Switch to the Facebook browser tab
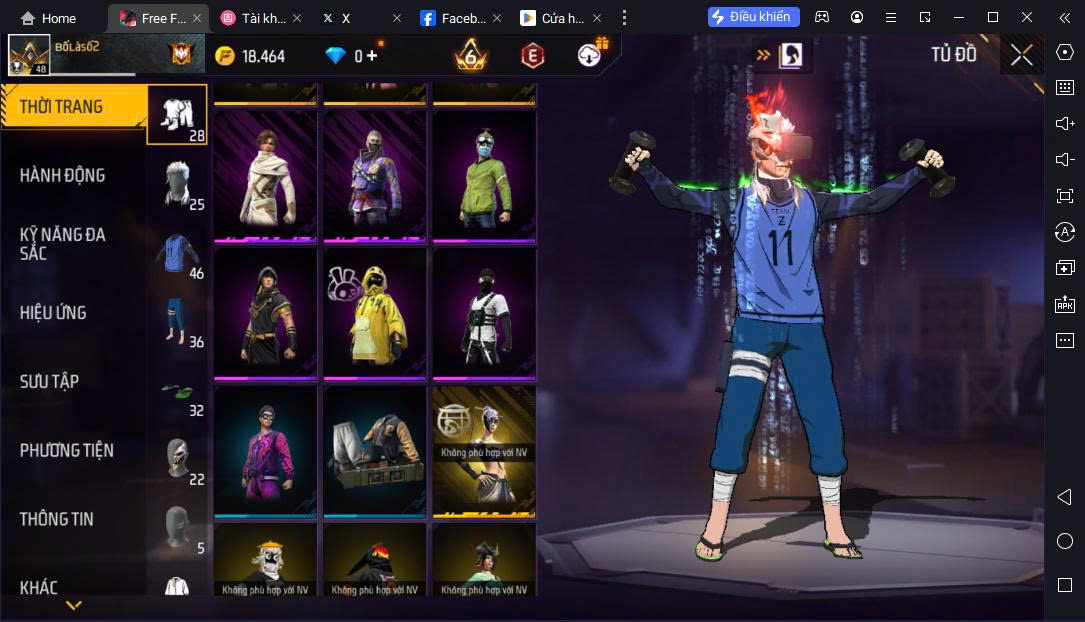The height and width of the screenshot is (622, 1085). click(x=454, y=18)
